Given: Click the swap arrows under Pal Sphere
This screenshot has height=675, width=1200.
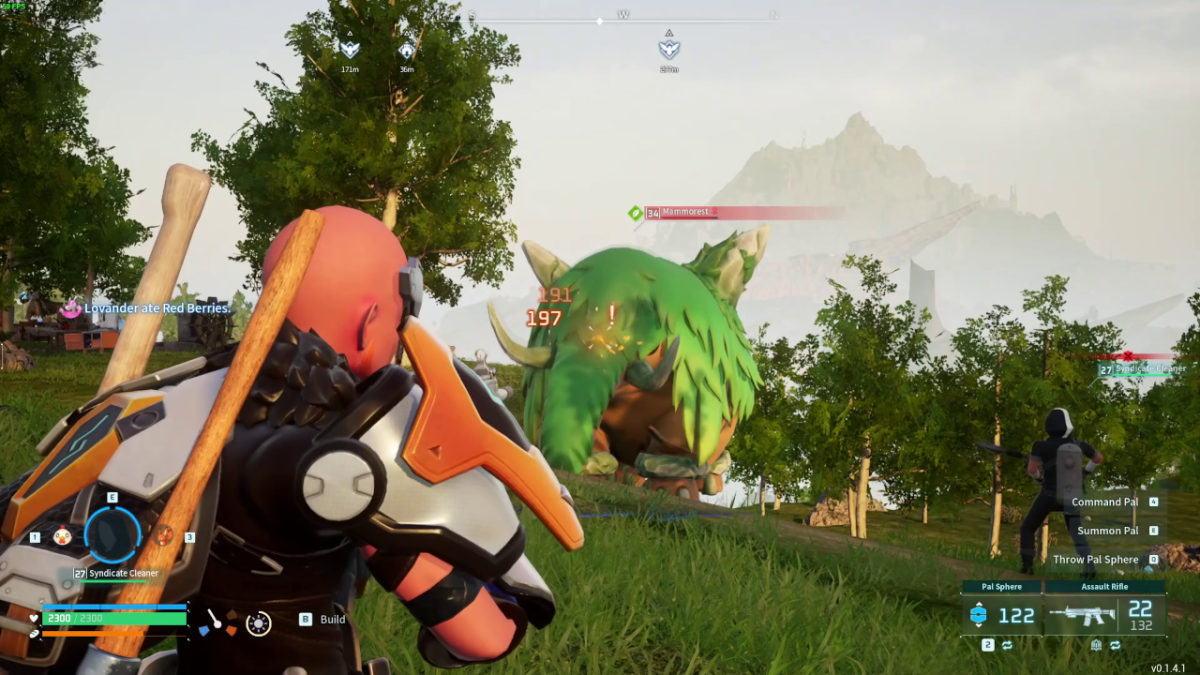Looking at the screenshot, I should pyautogui.click(x=1007, y=646).
